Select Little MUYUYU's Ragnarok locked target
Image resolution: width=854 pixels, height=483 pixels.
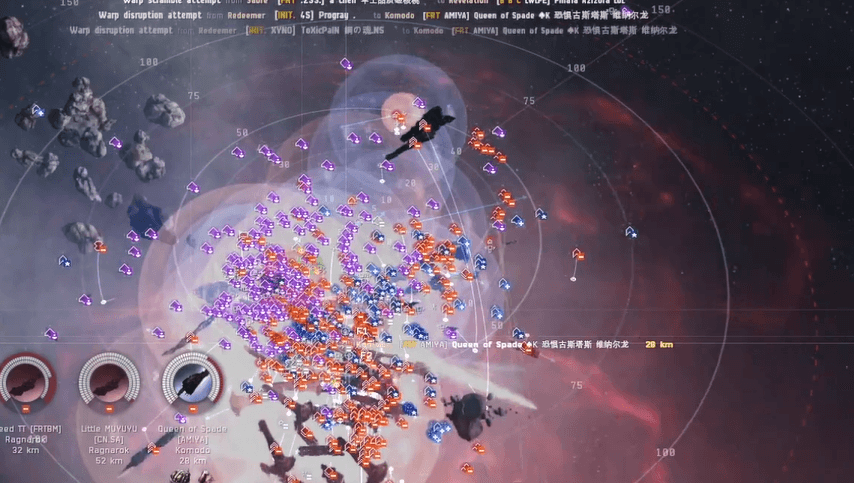tap(107, 381)
